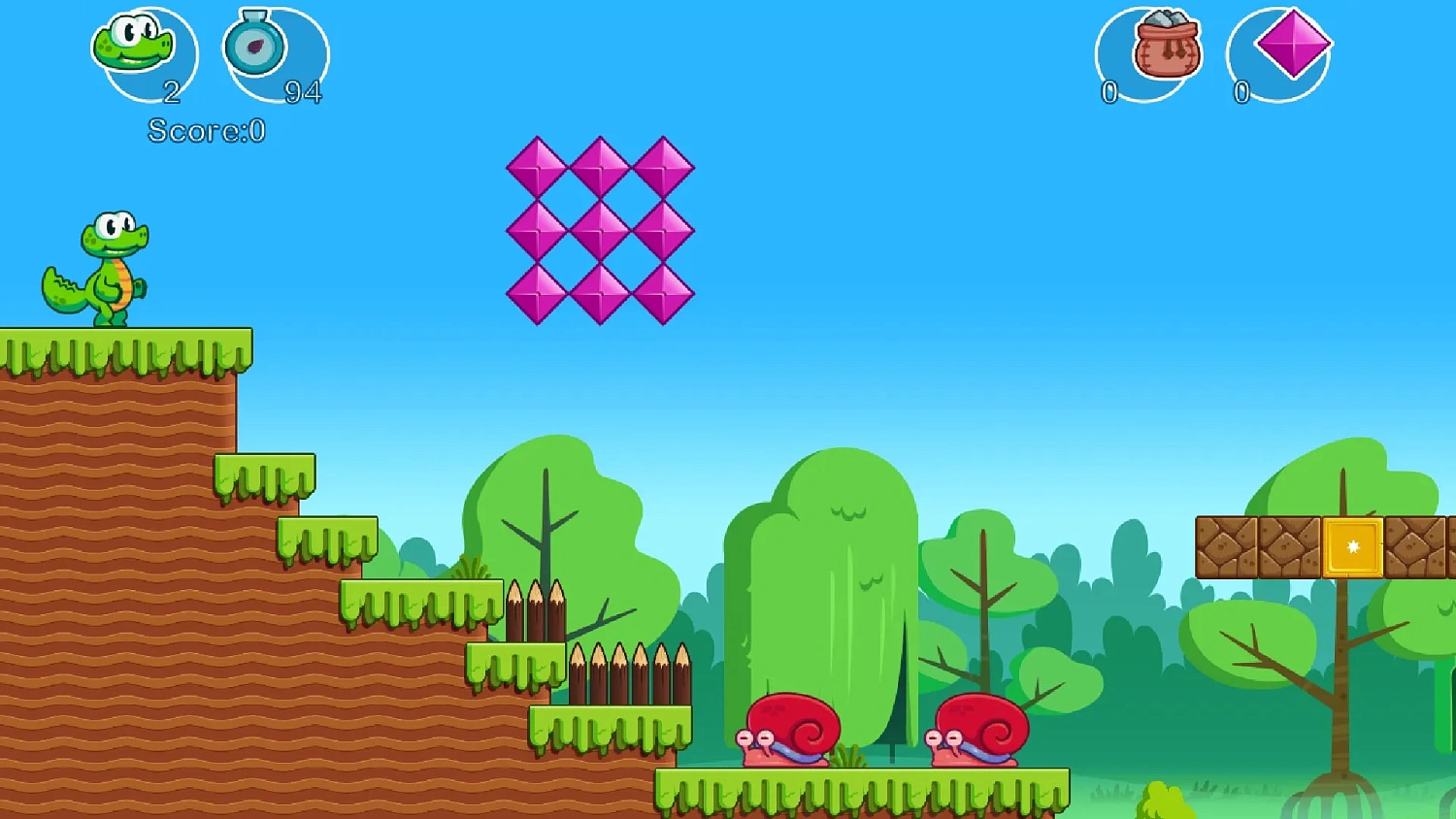Click the yellow star question block
The width and height of the screenshot is (1456, 819).
click(x=1353, y=548)
